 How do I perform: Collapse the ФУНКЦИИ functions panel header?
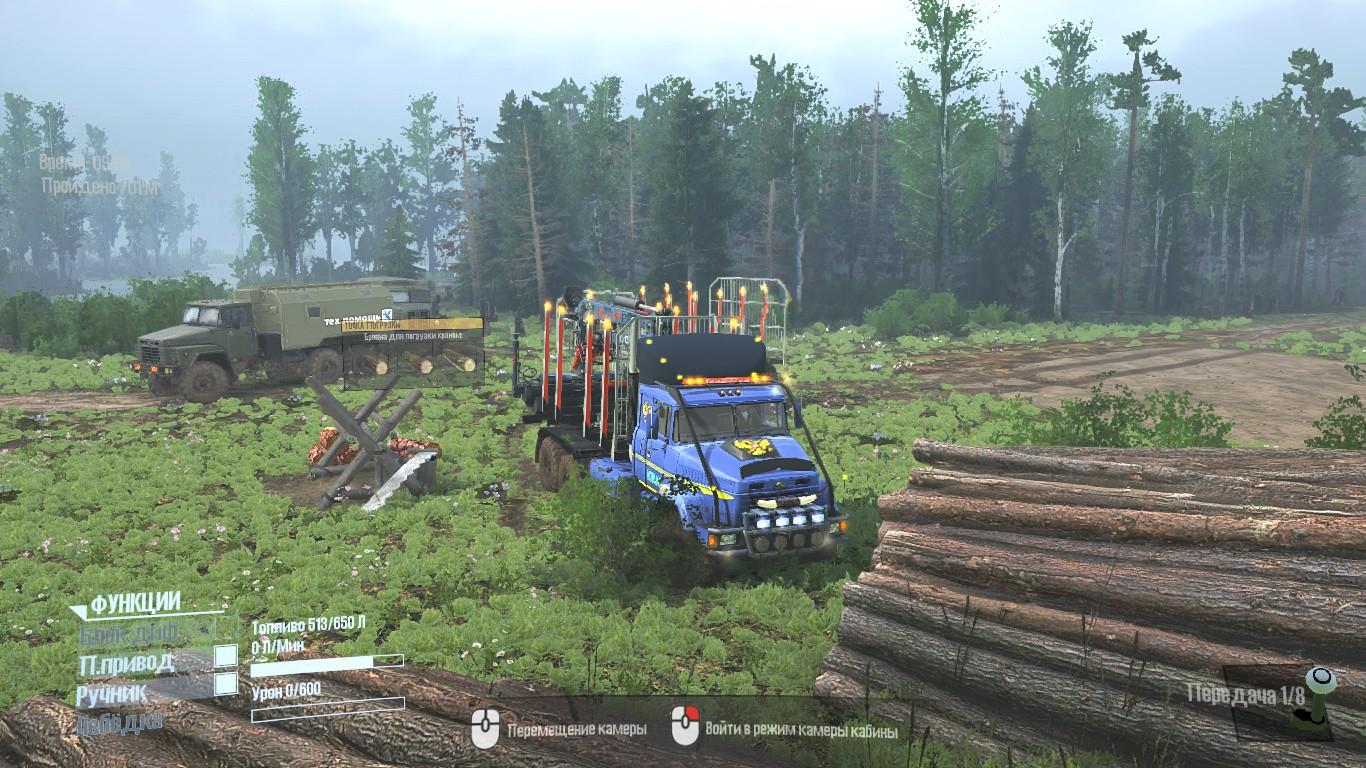pos(135,603)
